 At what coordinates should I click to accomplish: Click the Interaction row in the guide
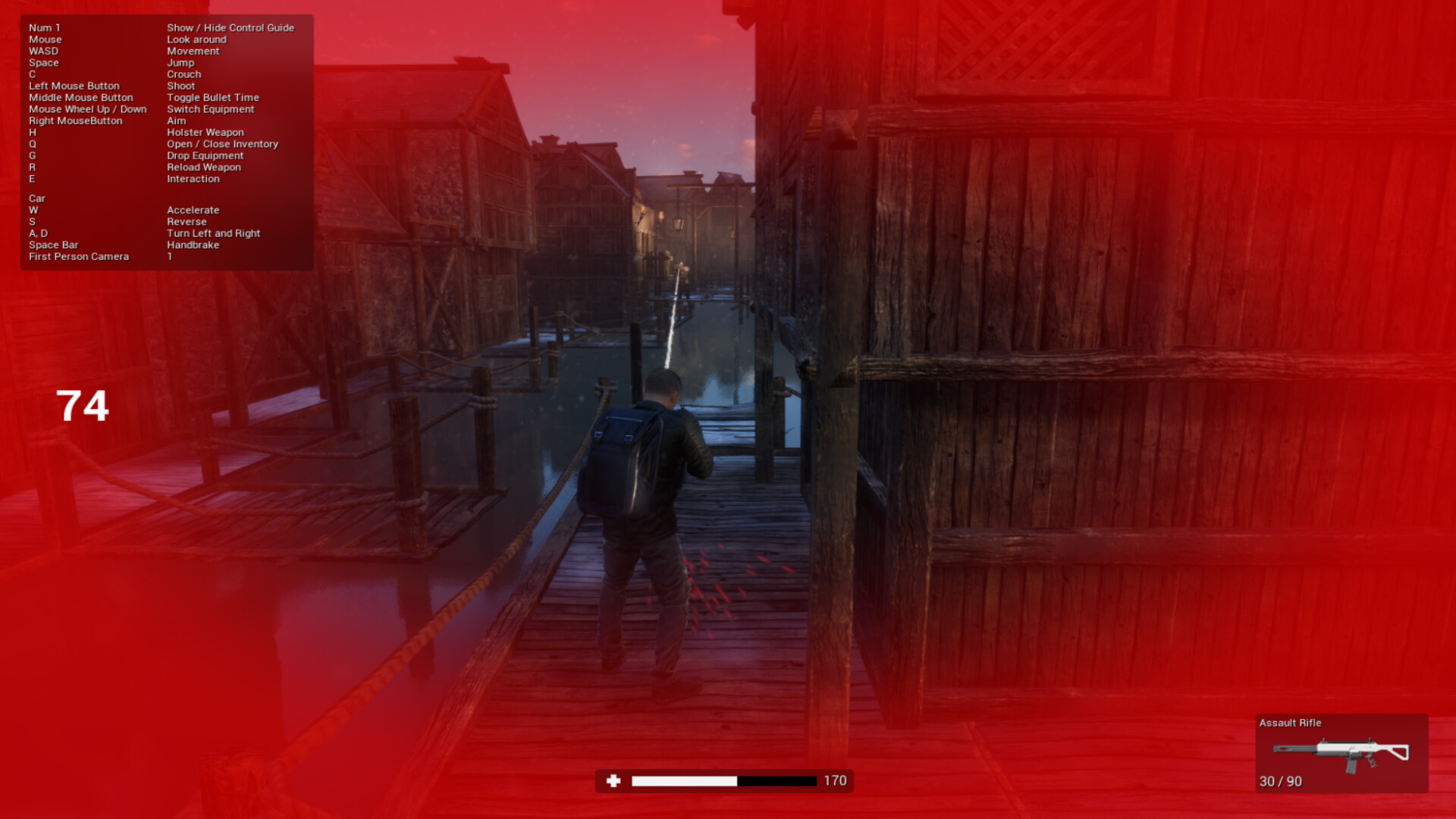click(193, 178)
